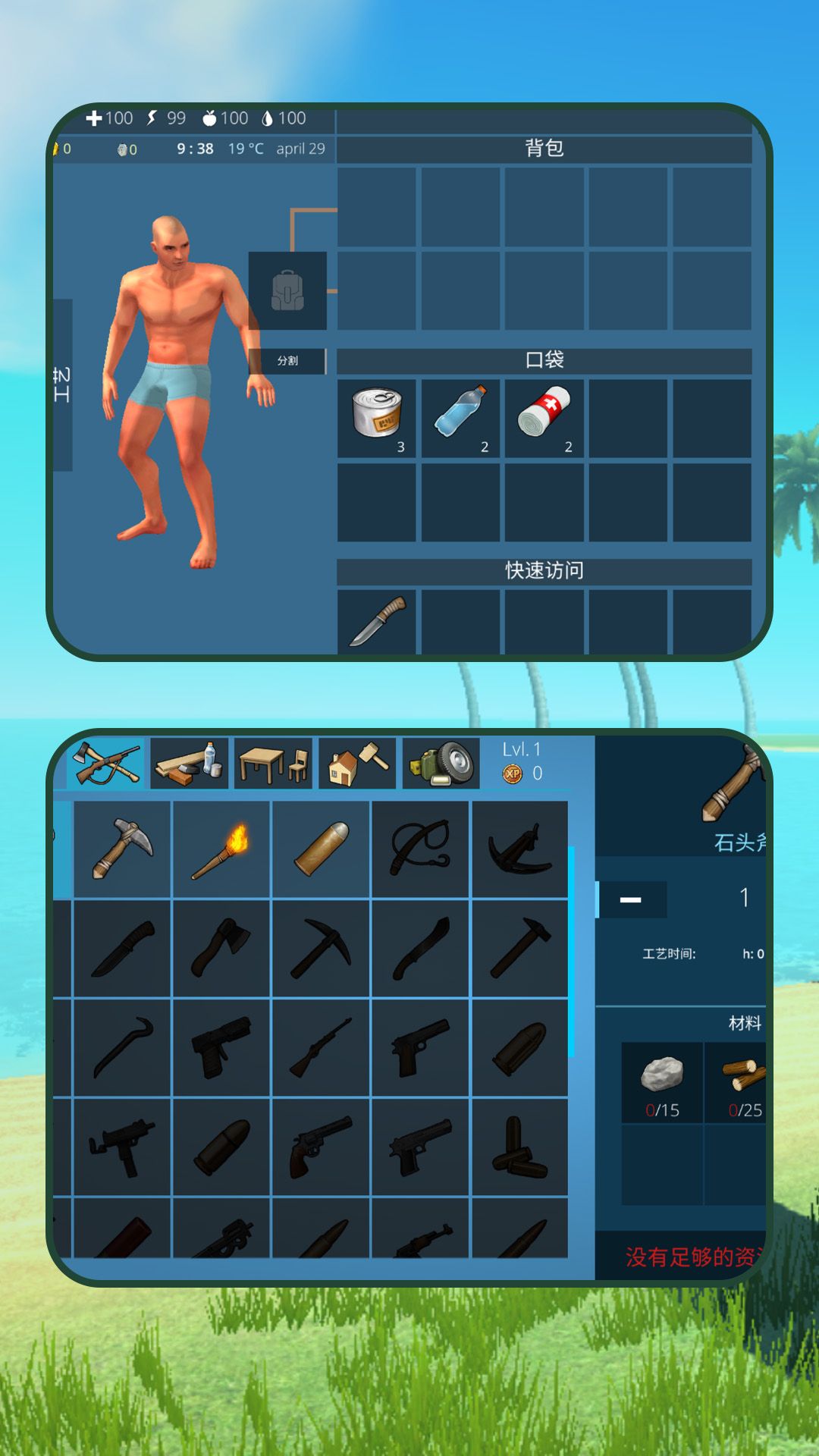
Task: Decrease craft quantity with minus button
Action: 631,899
